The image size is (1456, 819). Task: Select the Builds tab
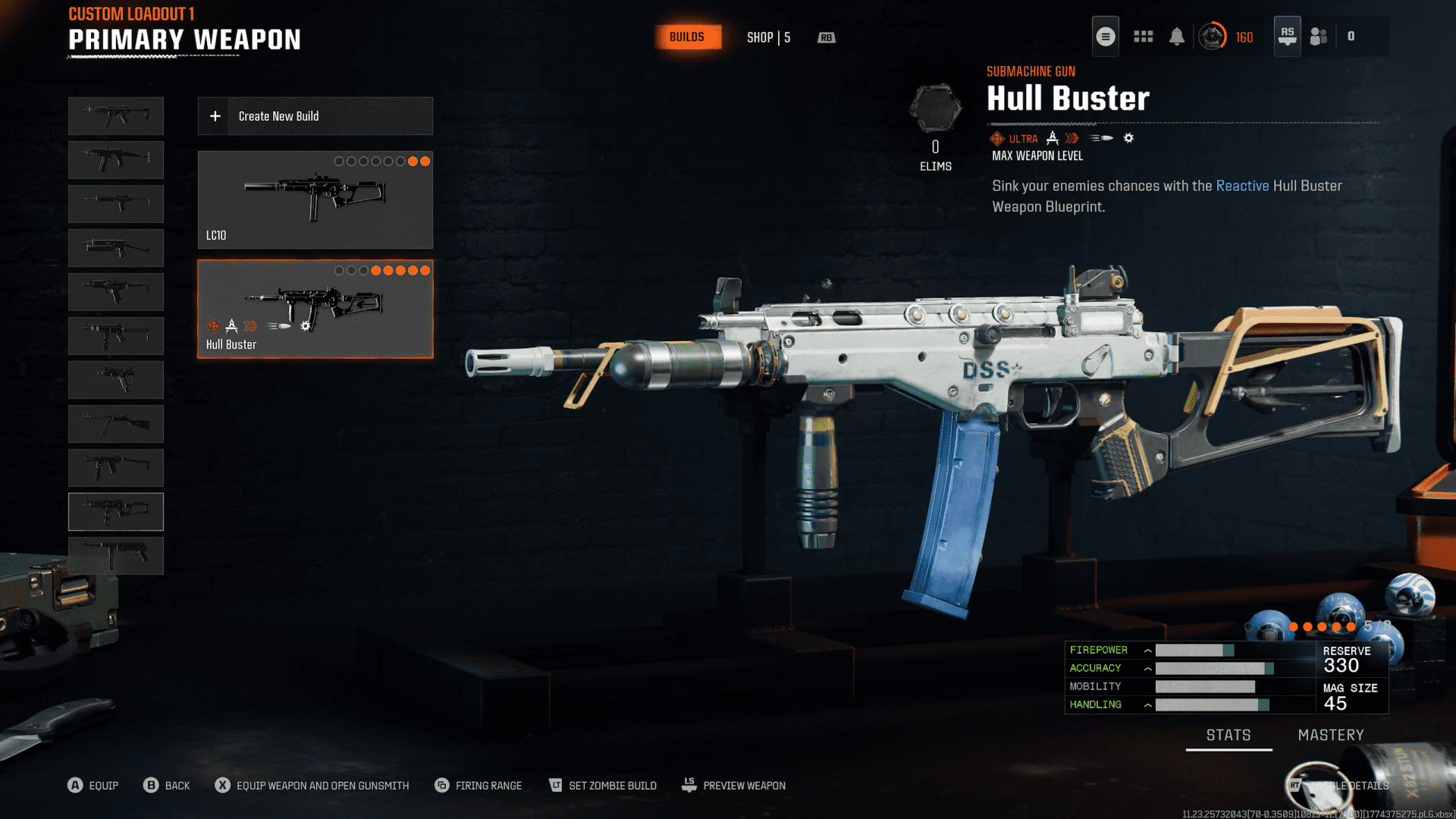[x=686, y=37]
